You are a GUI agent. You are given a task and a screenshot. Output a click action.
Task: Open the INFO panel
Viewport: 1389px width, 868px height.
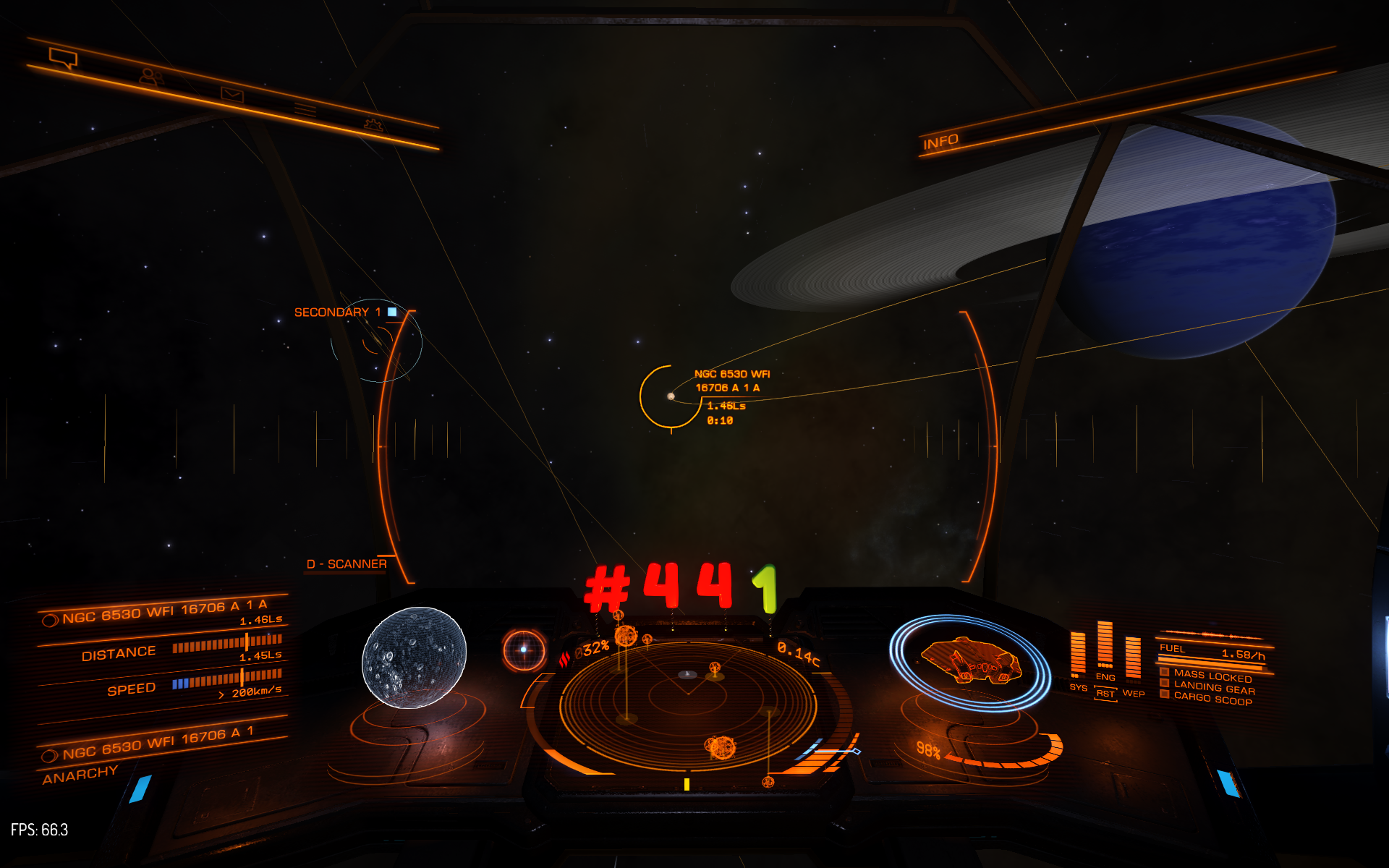940,142
